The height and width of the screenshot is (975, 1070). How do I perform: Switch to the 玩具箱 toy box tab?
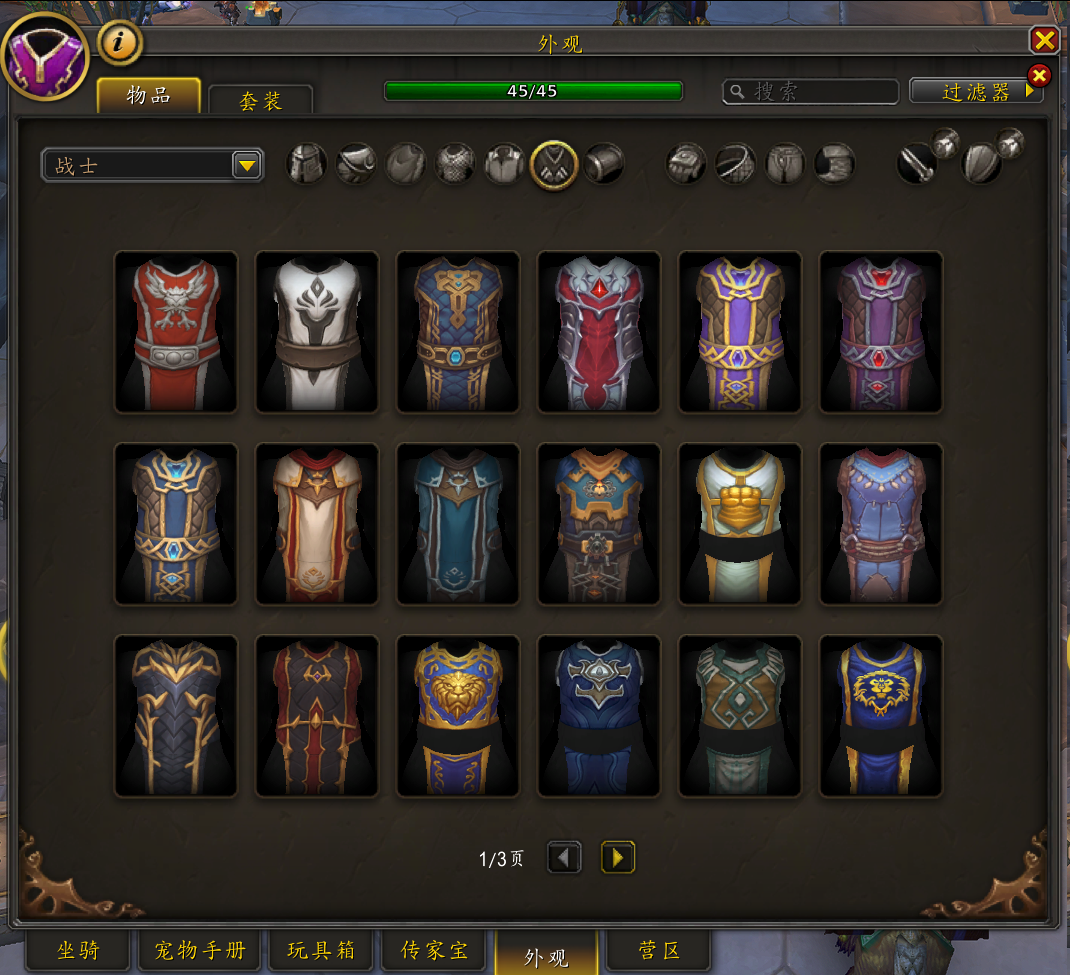pyautogui.click(x=321, y=950)
